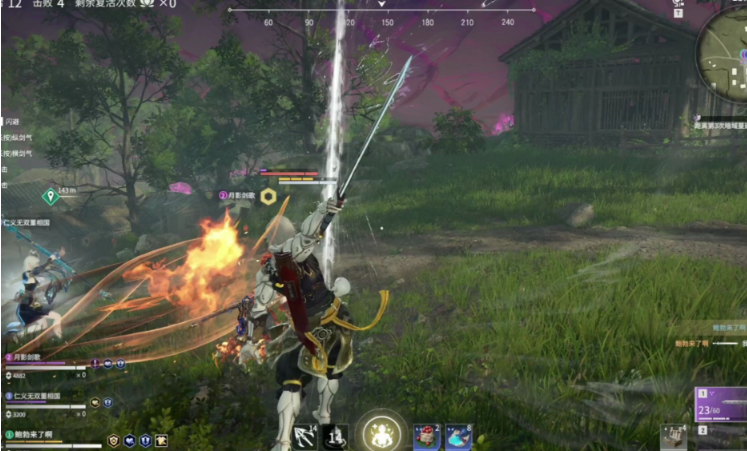747x451 pixels.
Task: Click the green 143m waypoint marker
Action: tap(50, 196)
